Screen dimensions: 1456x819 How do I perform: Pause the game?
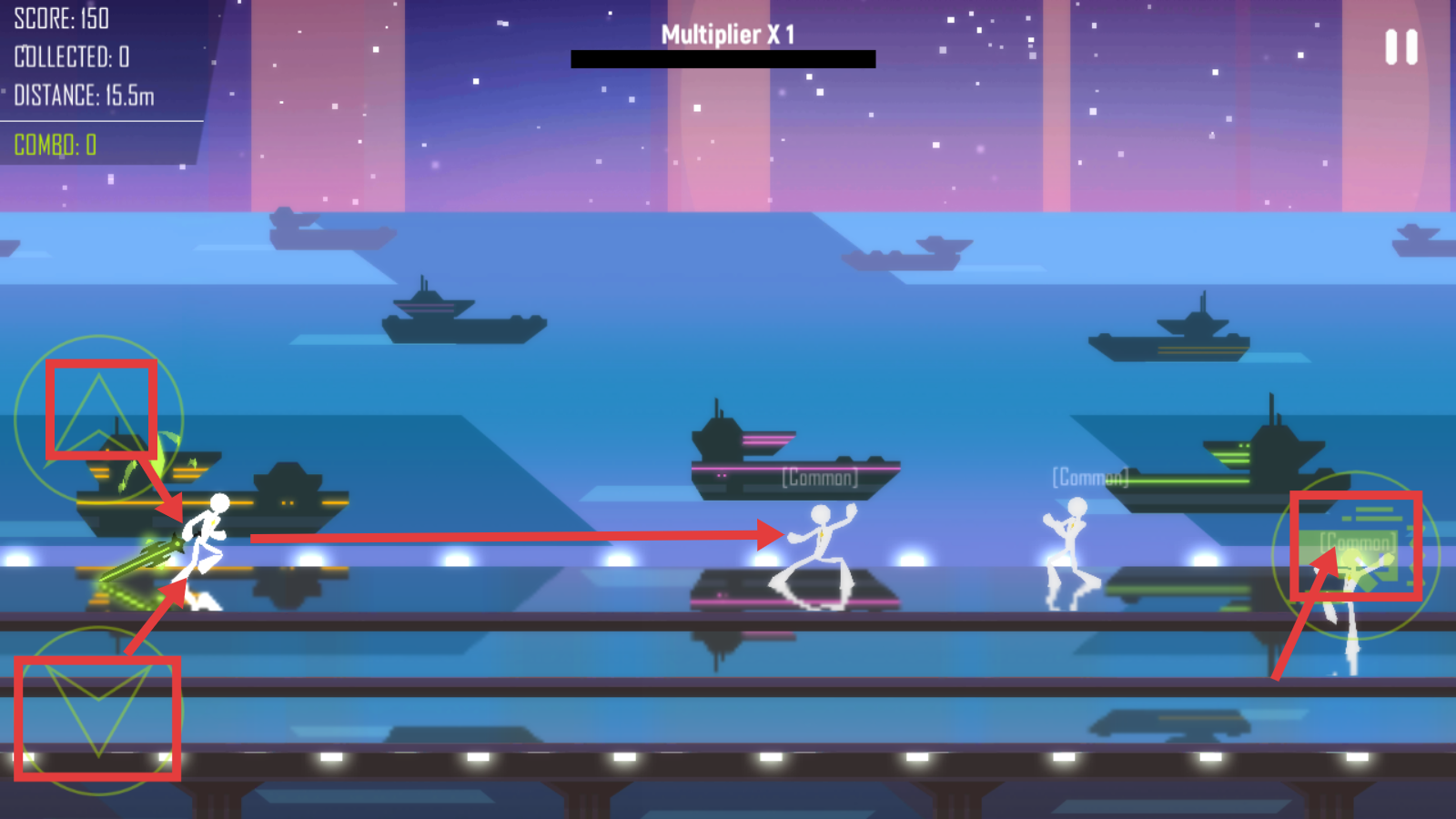click(x=1401, y=47)
